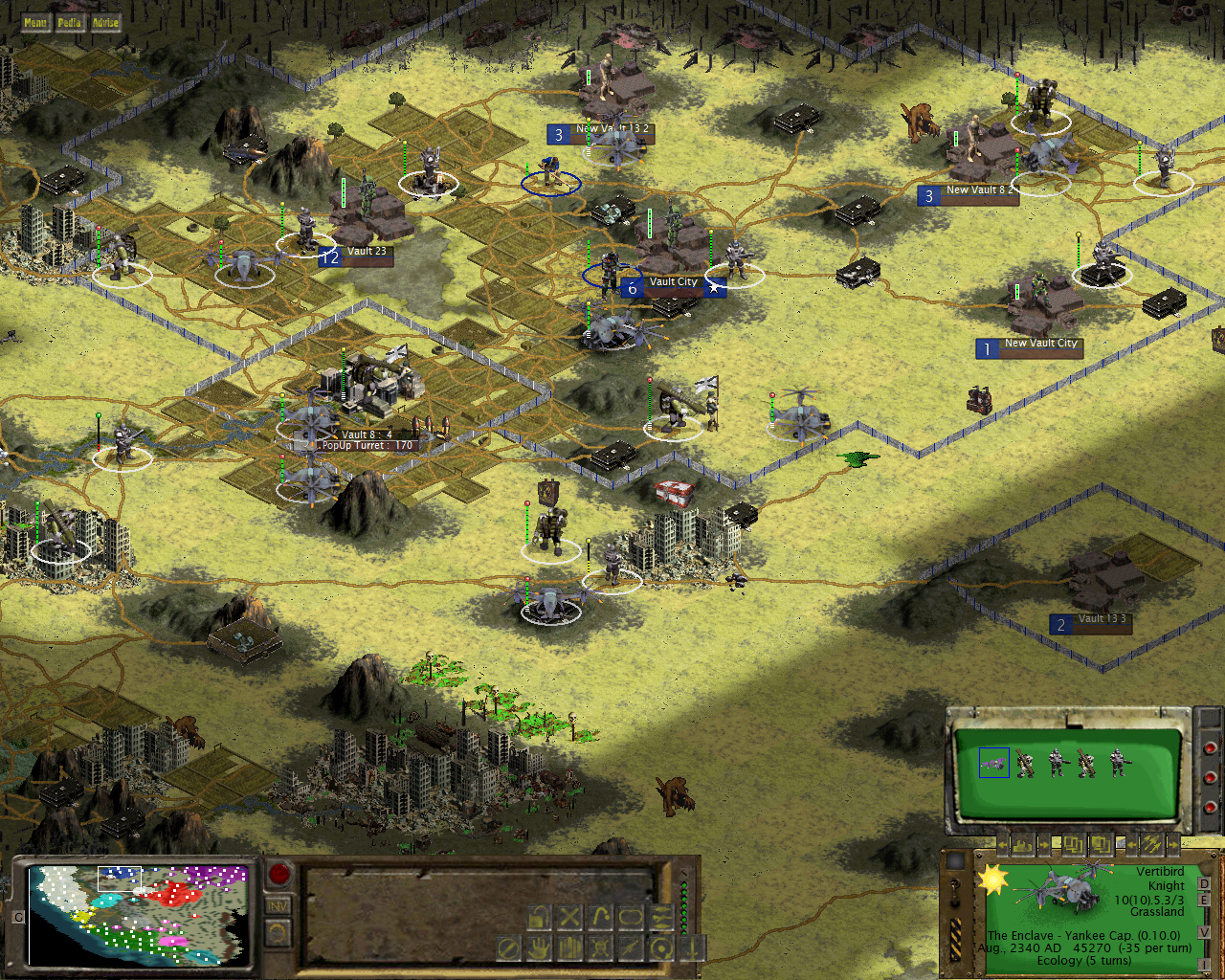
Task: Toggle the D panel letter button
Action: 1205,883
